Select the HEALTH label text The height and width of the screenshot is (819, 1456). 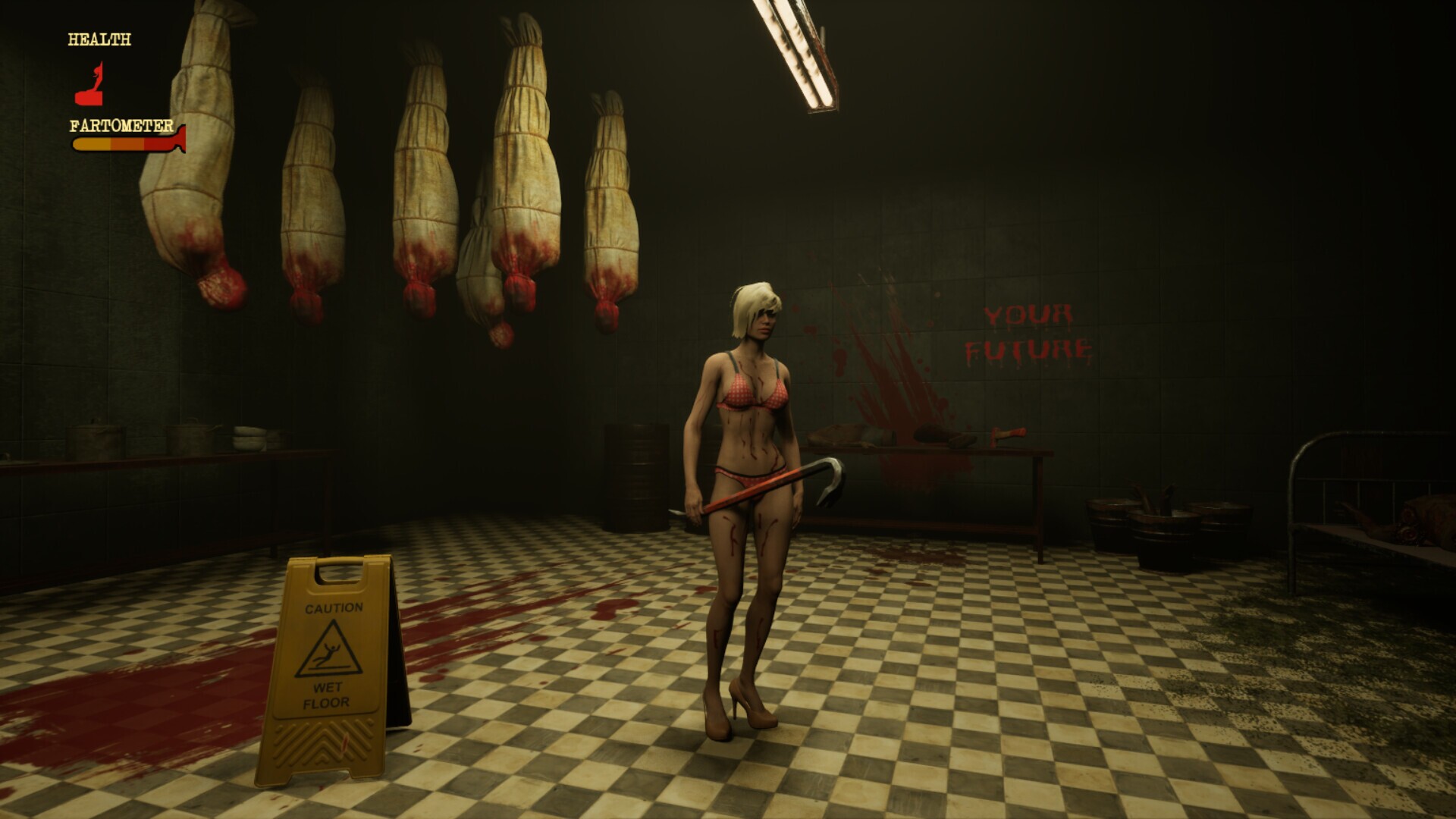coord(98,38)
